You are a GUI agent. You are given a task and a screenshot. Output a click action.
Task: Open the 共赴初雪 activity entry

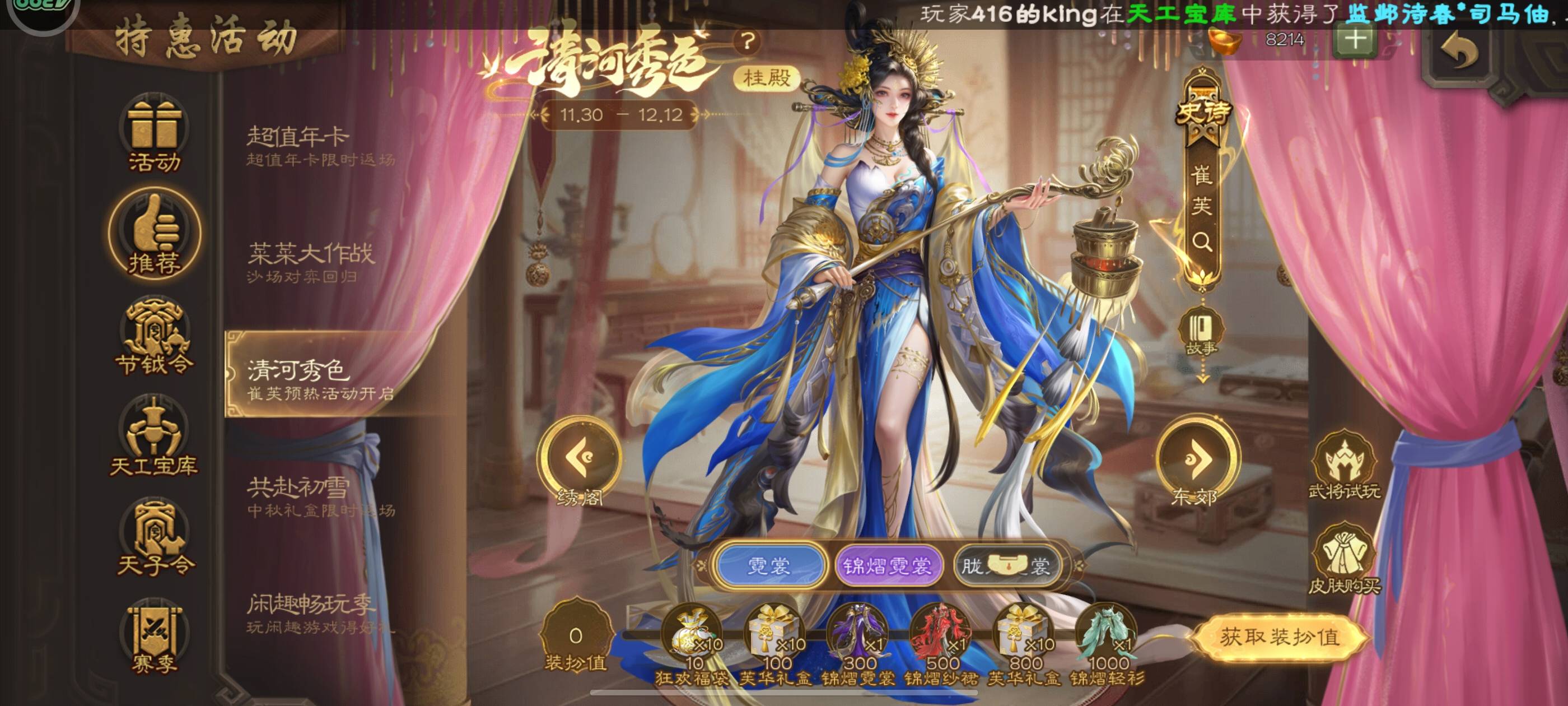(x=321, y=496)
